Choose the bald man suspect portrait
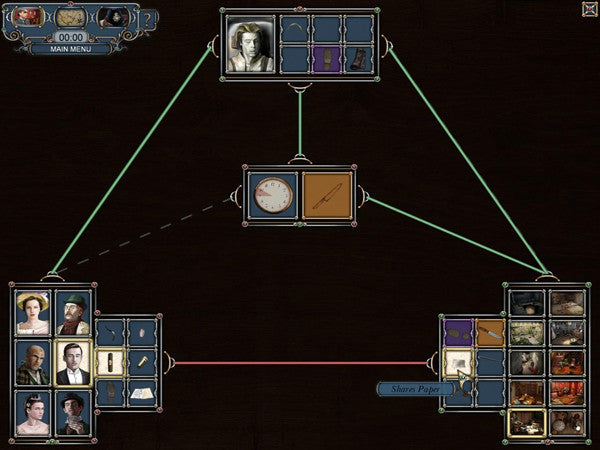The image size is (600, 450). coord(33,362)
